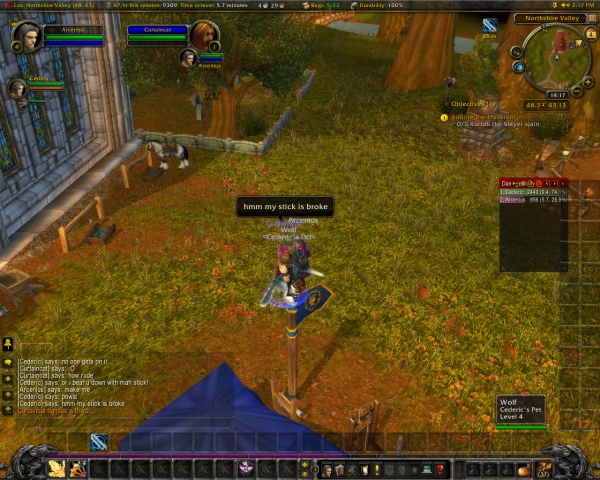The width and height of the screenshot is (600, 480).
Task: Click the blue sword buff icon near minimap
Action: coord(490,25)
